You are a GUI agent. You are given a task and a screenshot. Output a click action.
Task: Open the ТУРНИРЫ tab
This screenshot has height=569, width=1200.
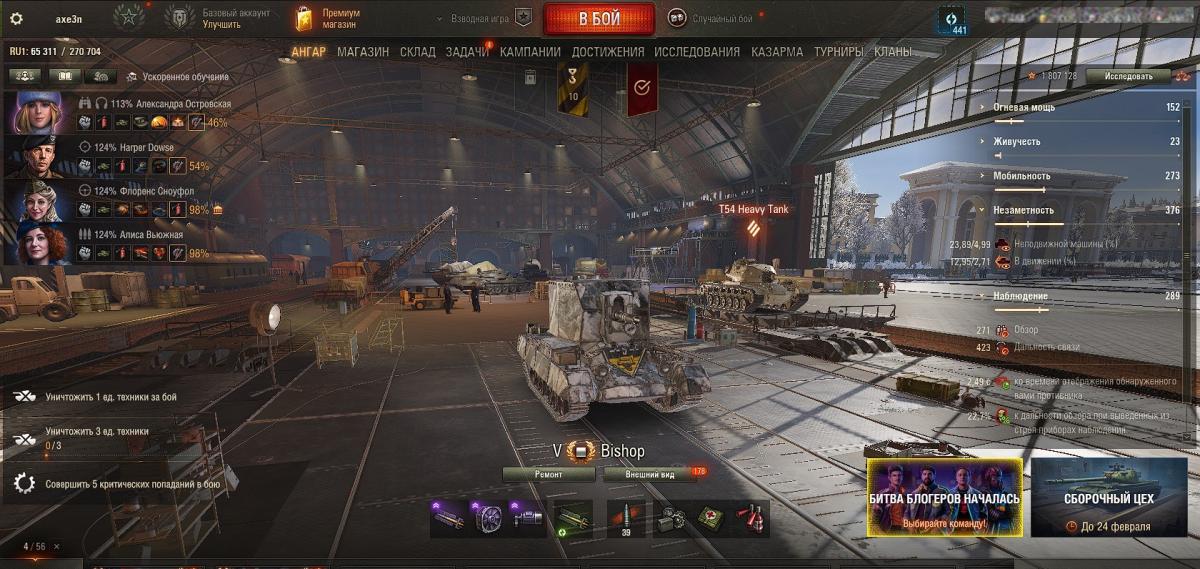(840, 52)
